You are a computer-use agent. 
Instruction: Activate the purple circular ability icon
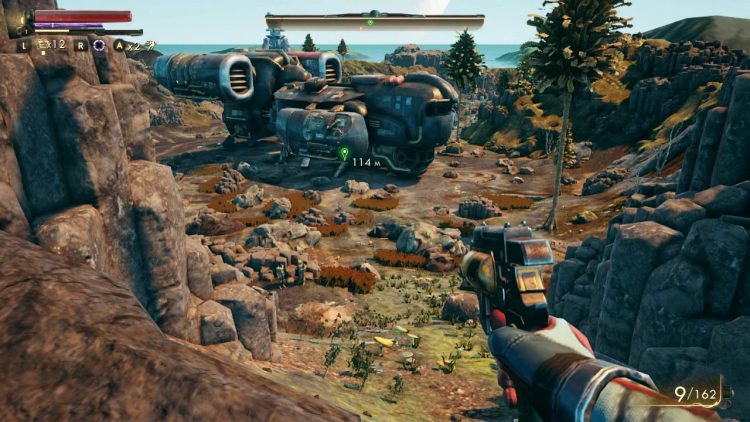(x=98, y=45)
